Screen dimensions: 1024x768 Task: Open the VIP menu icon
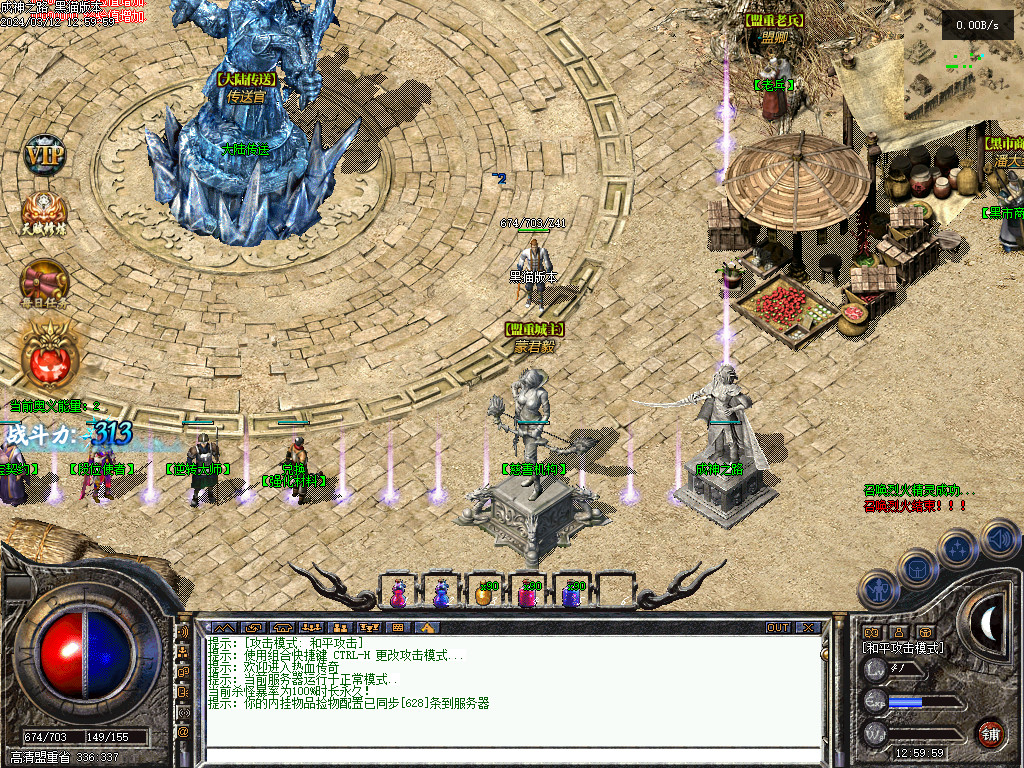pyautogui.click(x=44, y=155)
